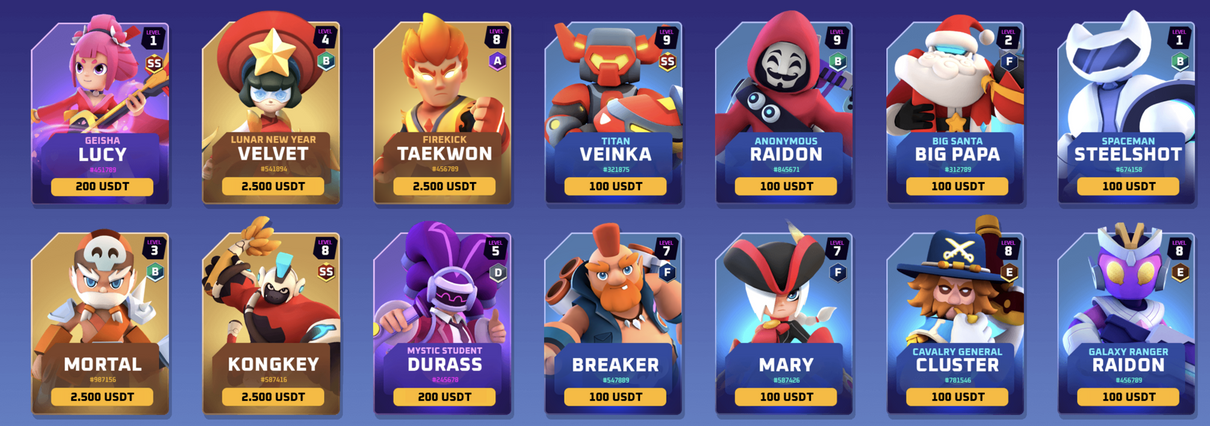Buy Mary using the 100 USDT button
Image resolution: width=1210 pixels, height=426 pixels.
click(x=786, y=397)
